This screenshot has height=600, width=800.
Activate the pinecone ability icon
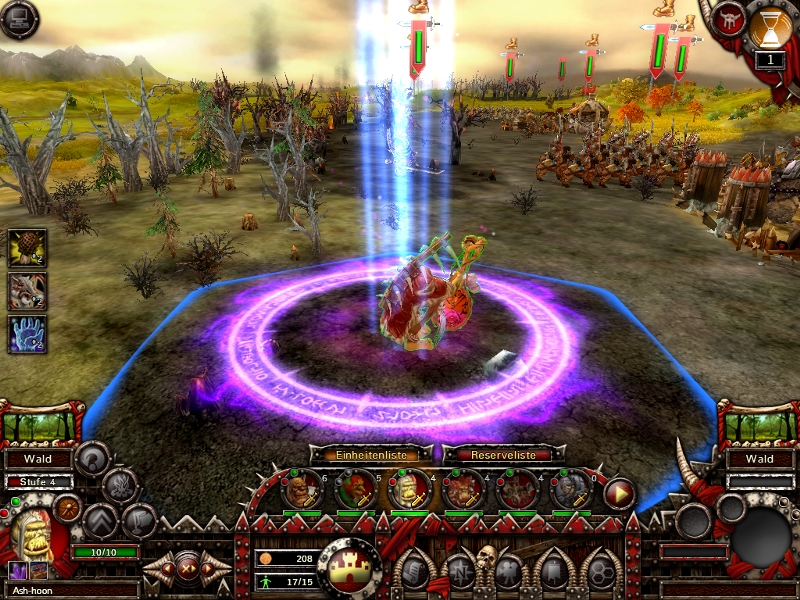(27, 248)
